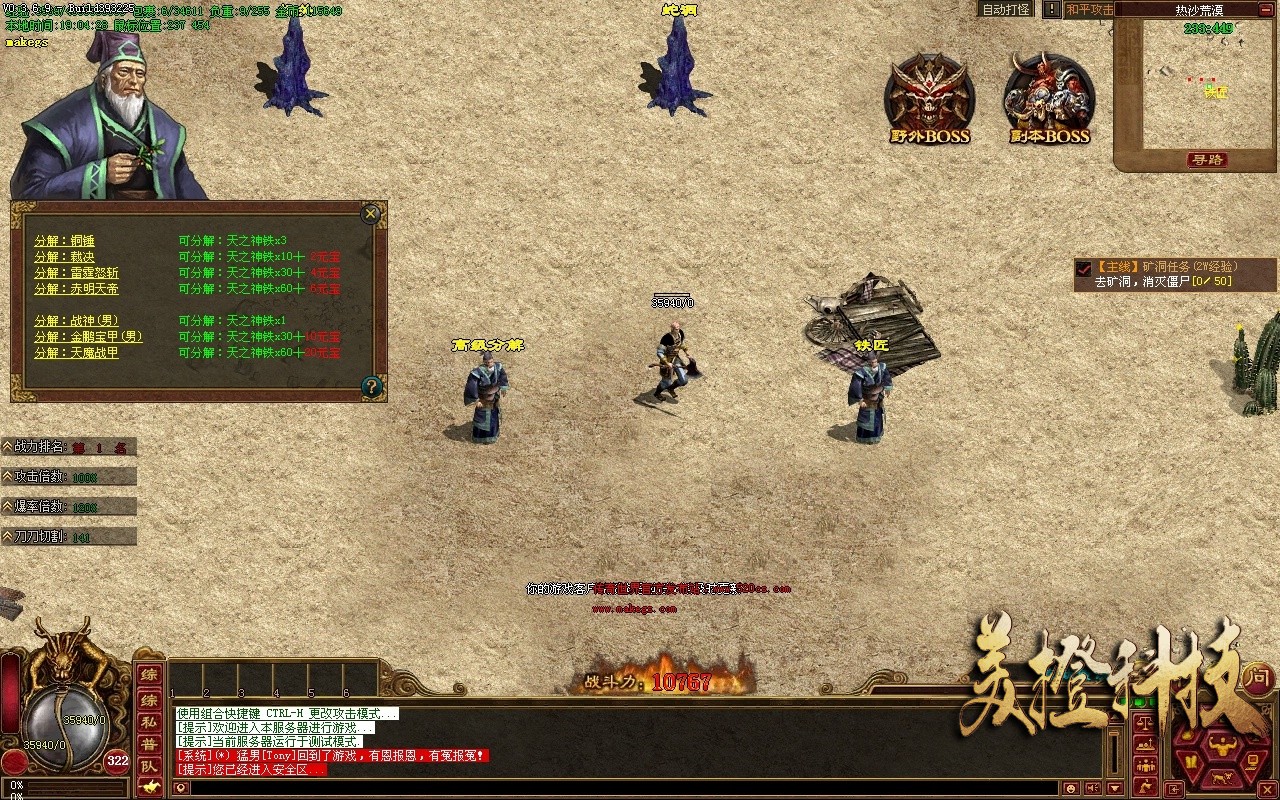Image resolution: width=1280 pixels, height=800 pixels.
Task: Switch to the 私 private chat tab
Action: pos(150,723)
